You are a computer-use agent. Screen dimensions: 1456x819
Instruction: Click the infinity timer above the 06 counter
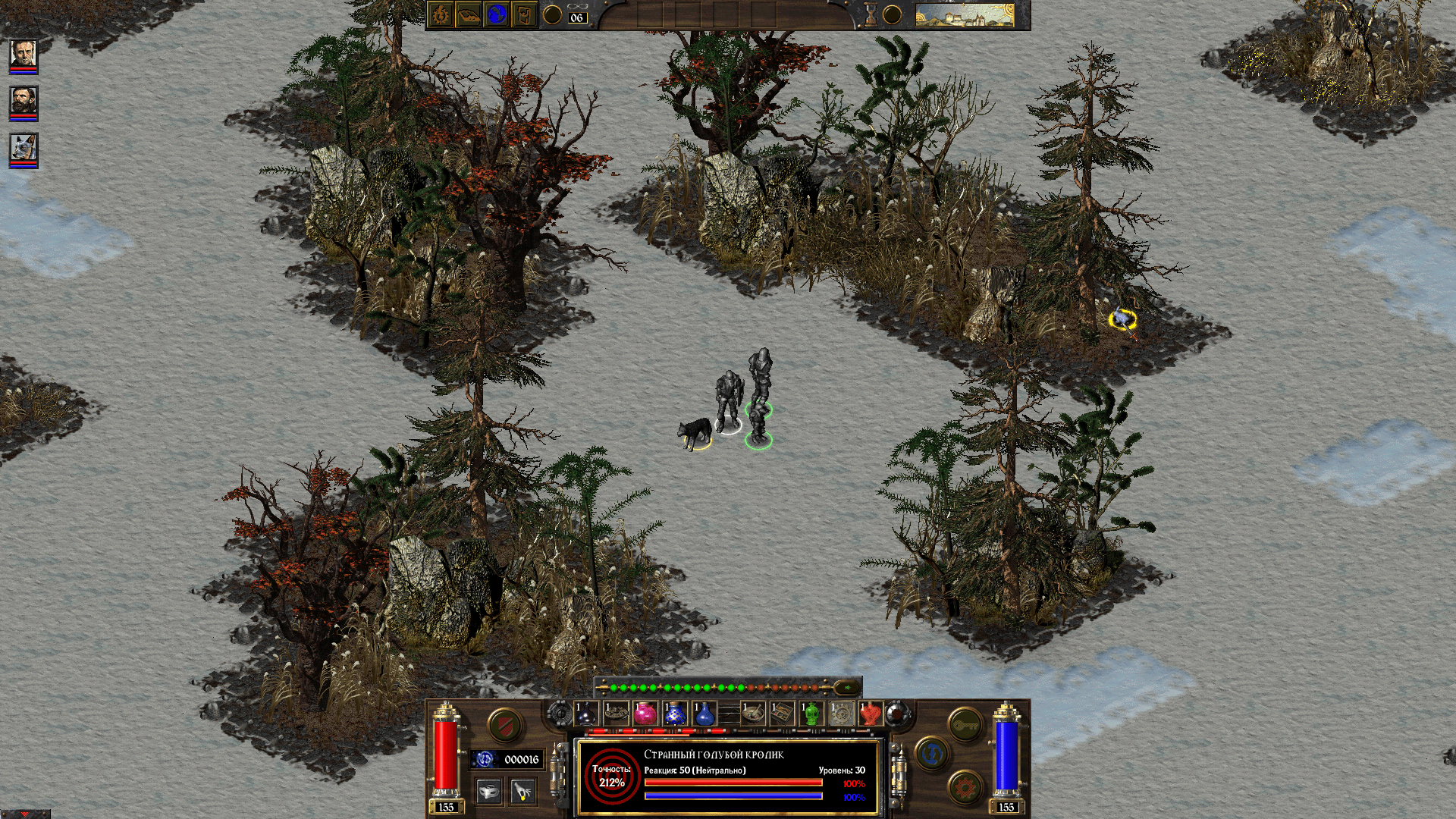(x=578, y=6)
